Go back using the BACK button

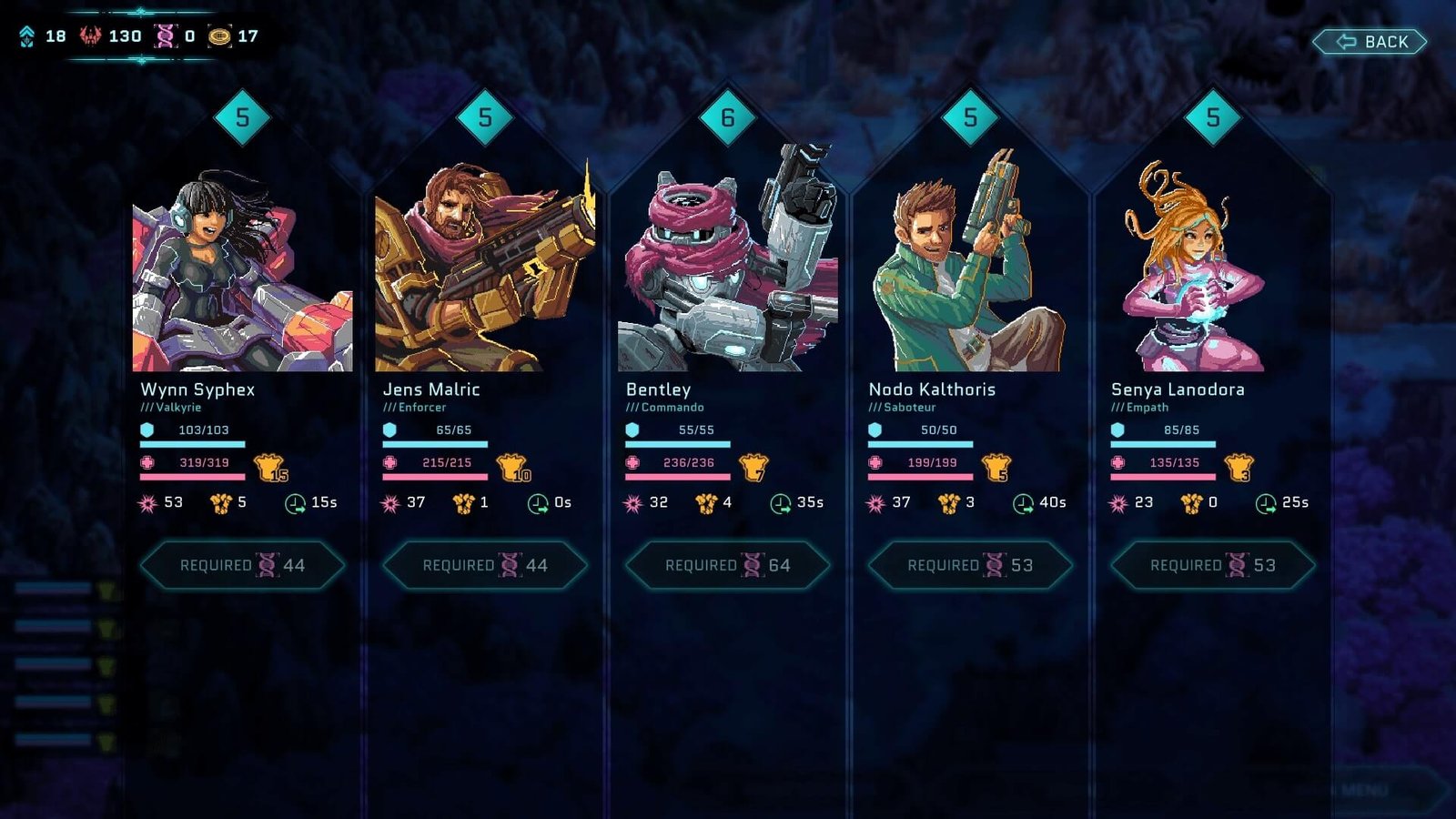click(1371, 42)
